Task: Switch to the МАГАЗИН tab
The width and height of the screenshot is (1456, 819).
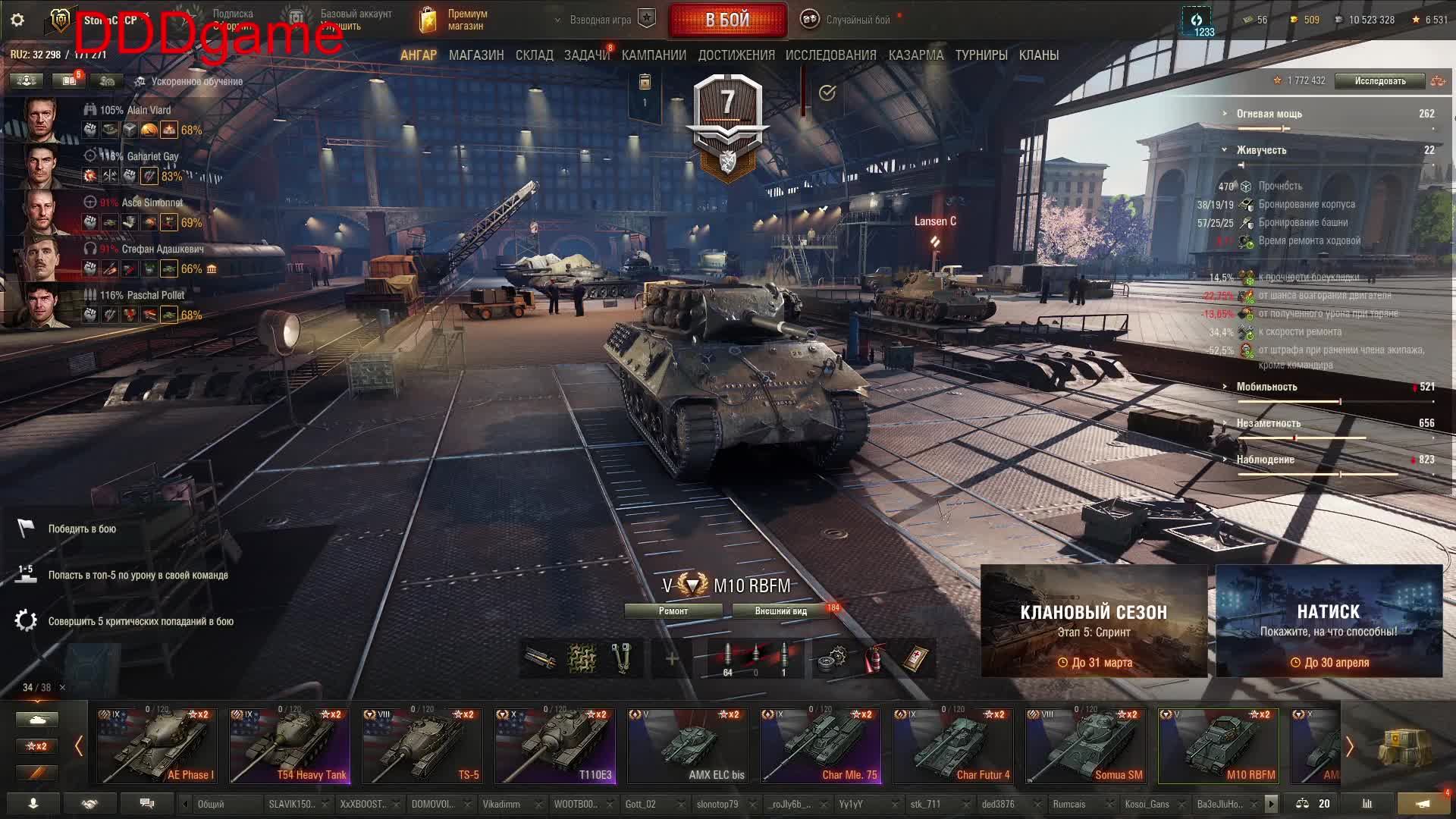Action: pos(476,55)
